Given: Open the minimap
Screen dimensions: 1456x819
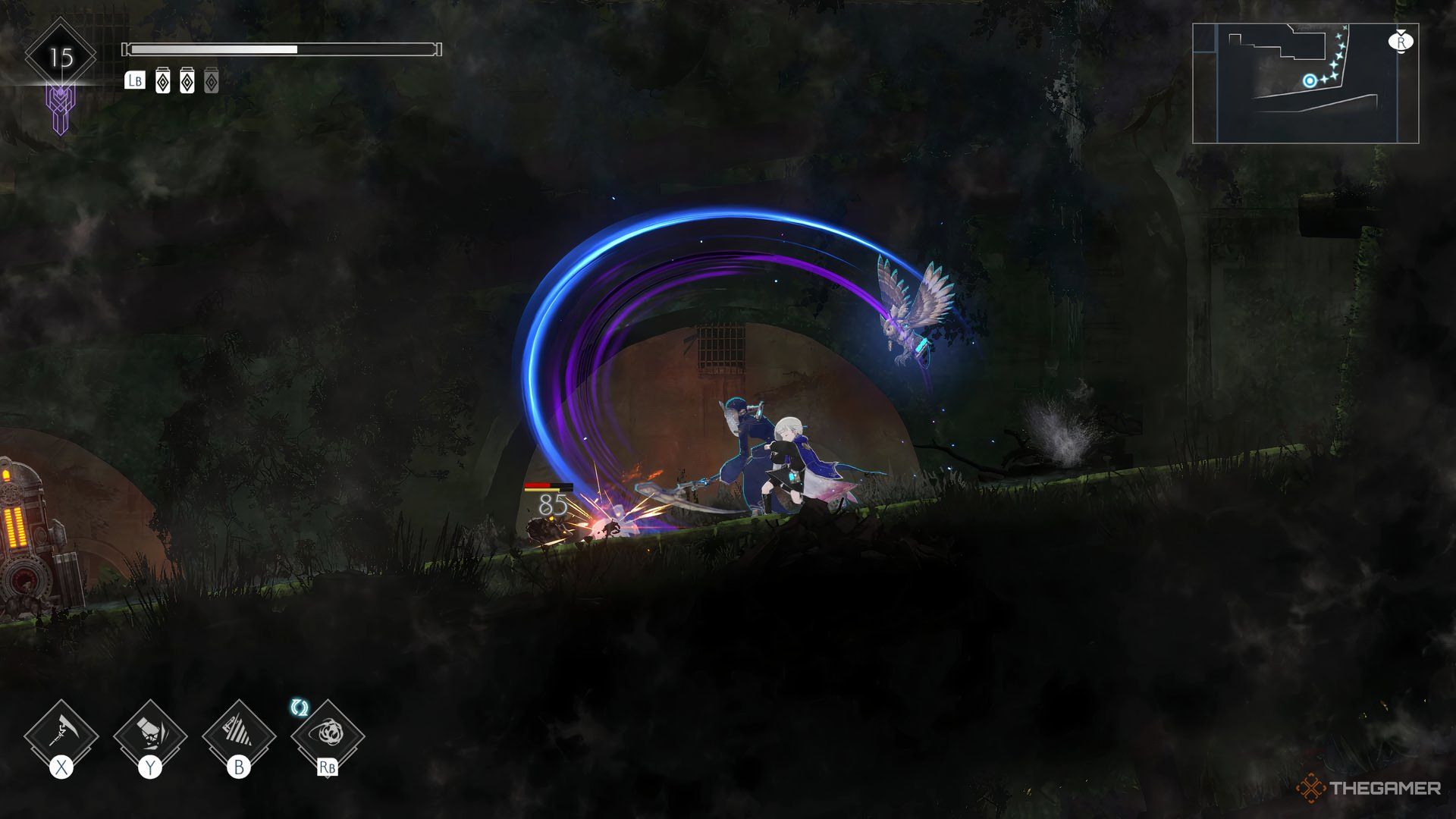Looking at the screenshot, I should click(1305, 83).
